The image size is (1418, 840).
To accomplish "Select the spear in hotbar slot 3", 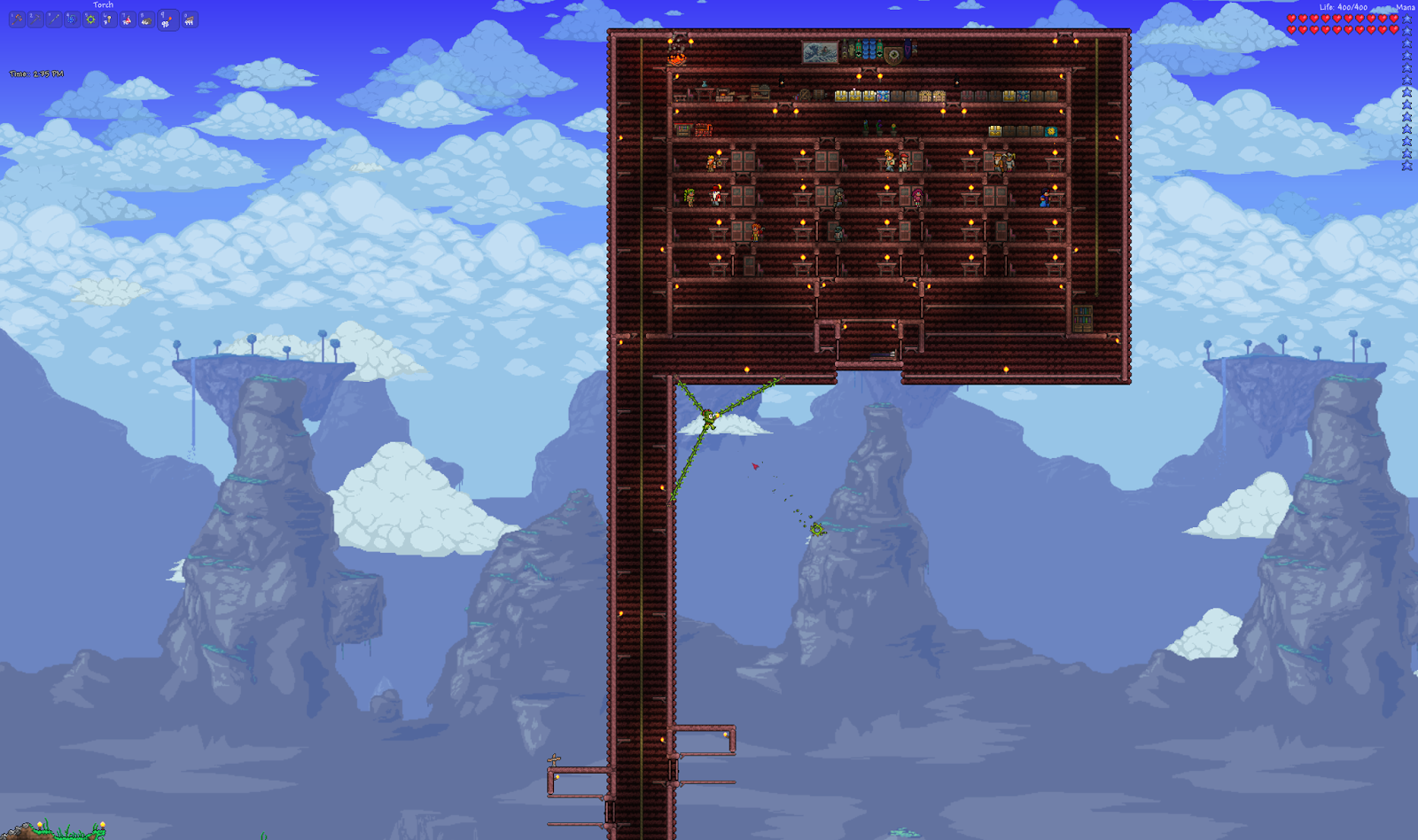I will pos(54,19).
